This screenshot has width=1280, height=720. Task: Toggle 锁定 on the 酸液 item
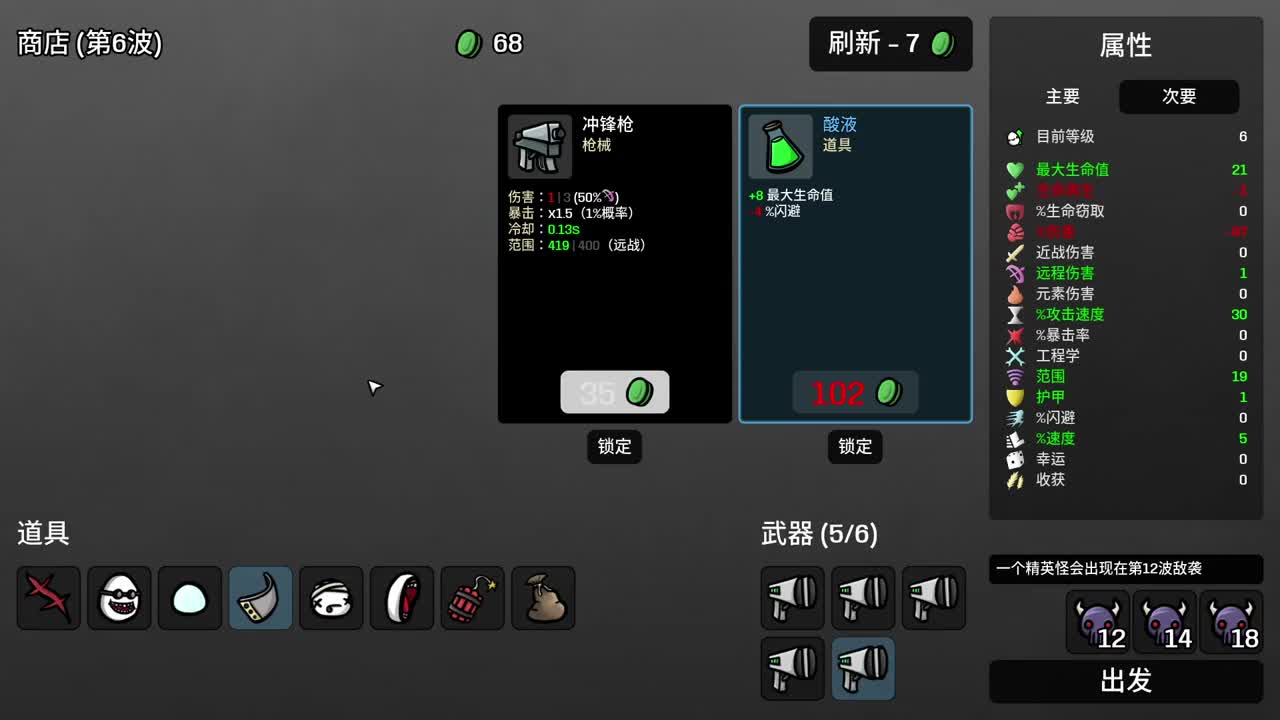[855, 447]
